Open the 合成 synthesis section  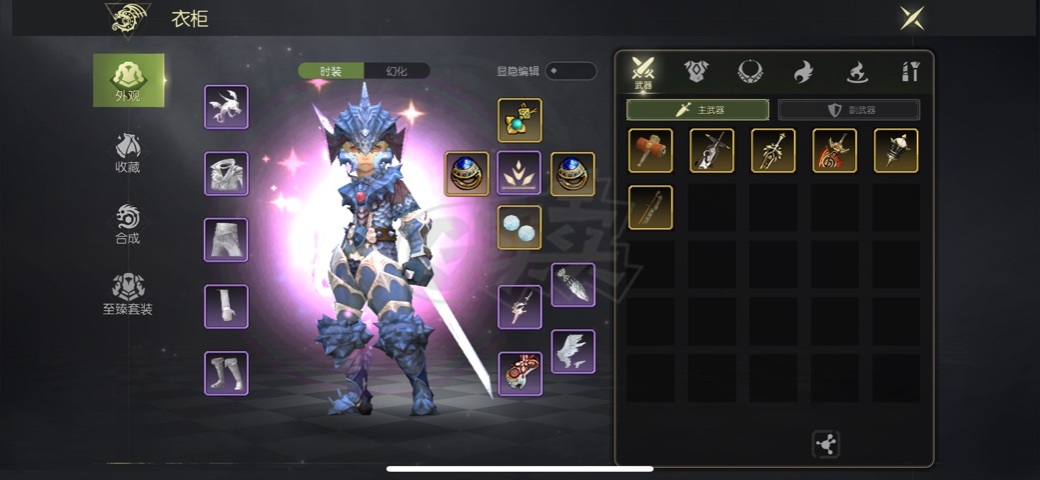[127, 225]
